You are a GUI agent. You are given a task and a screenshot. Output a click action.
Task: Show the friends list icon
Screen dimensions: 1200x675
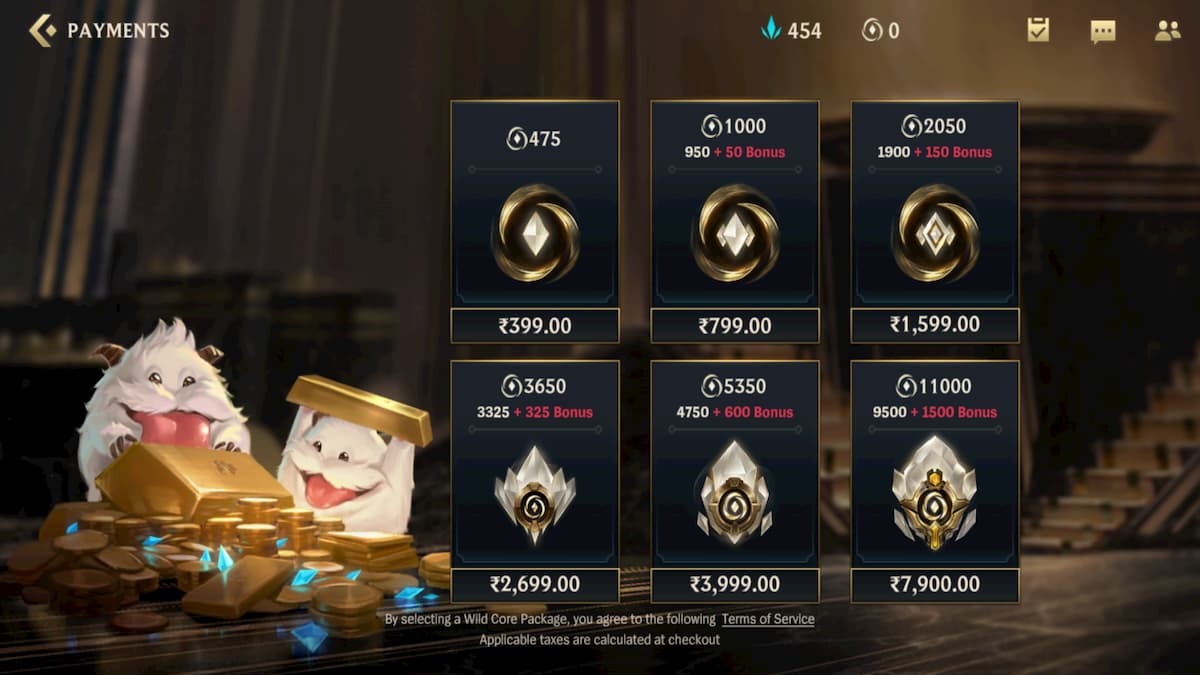point(1167,31)
